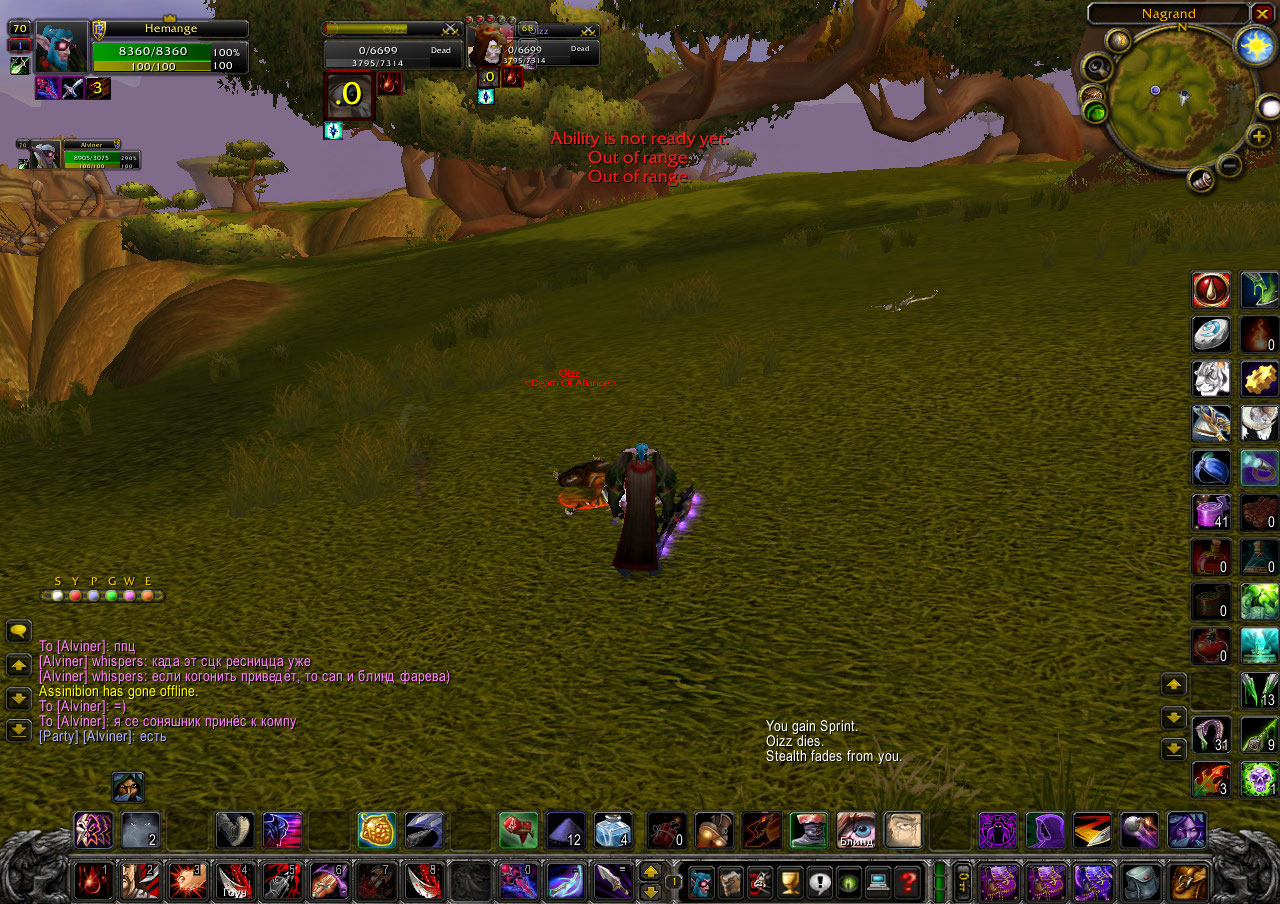Use the blue bandage item with count 4
Screen dimensions: 1280x904
coord(613,830)
